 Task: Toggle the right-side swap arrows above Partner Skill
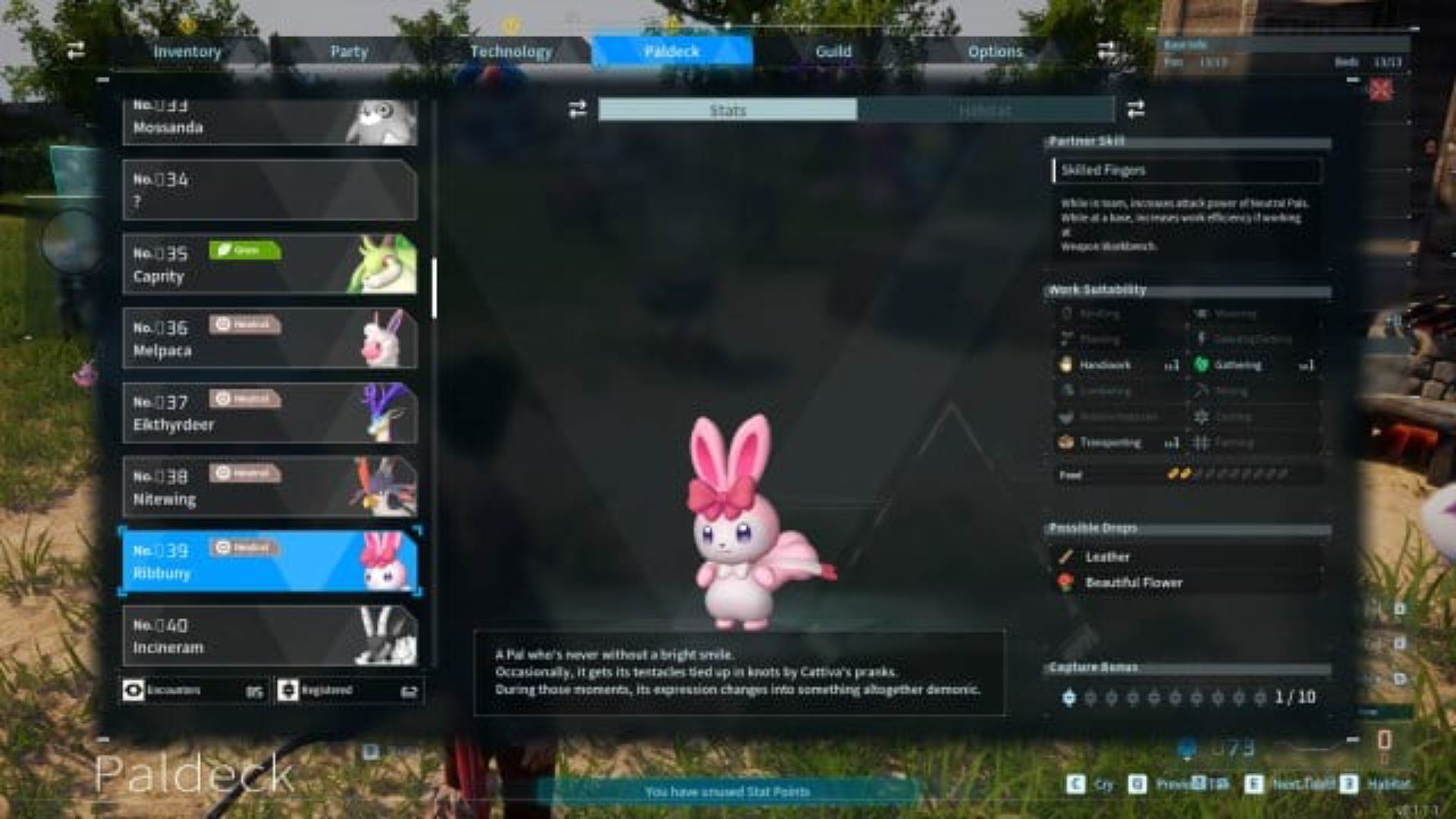pyautogui.click(x=1135, y=108)
